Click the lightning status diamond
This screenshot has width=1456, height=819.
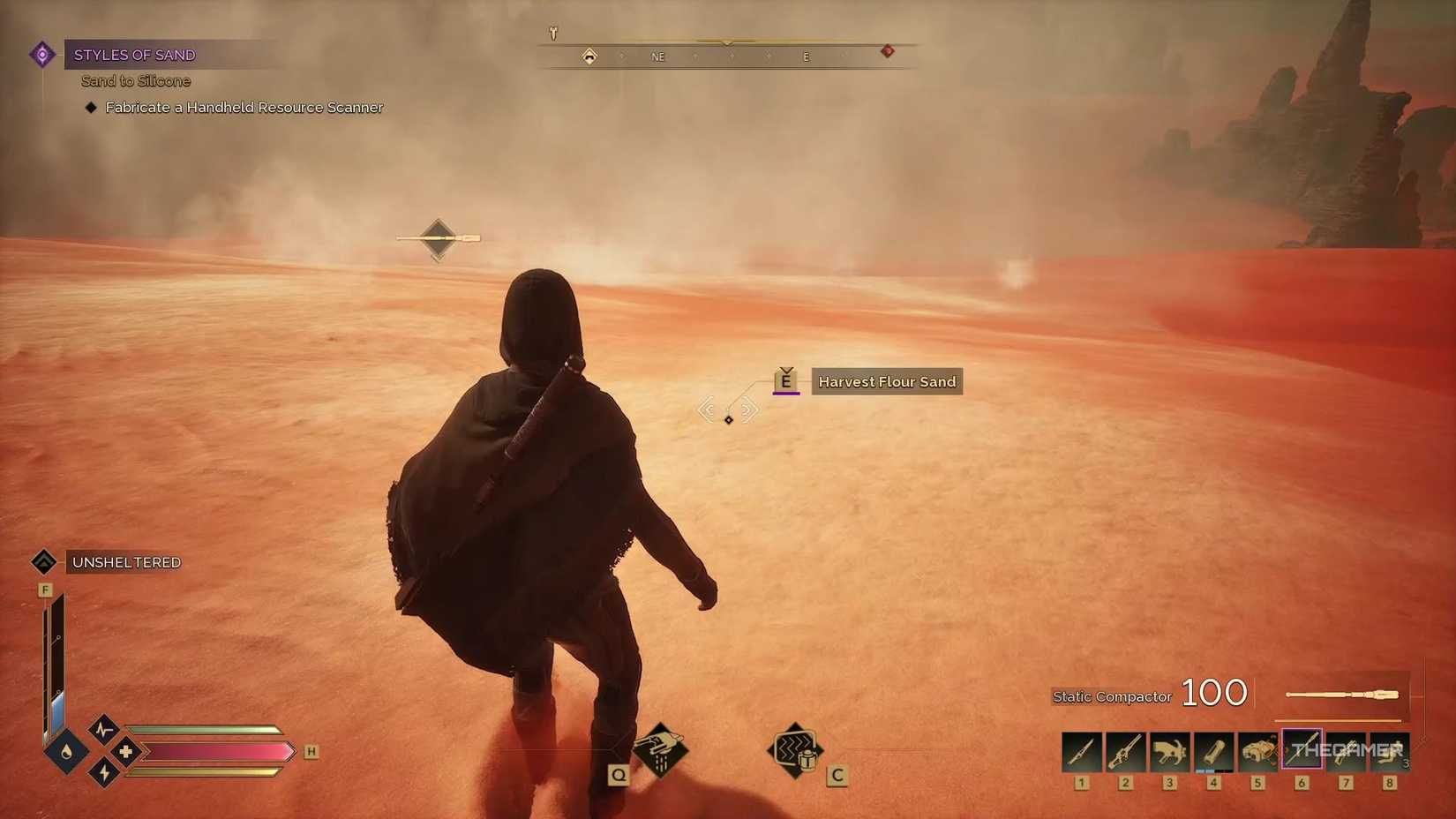point(105,773)
